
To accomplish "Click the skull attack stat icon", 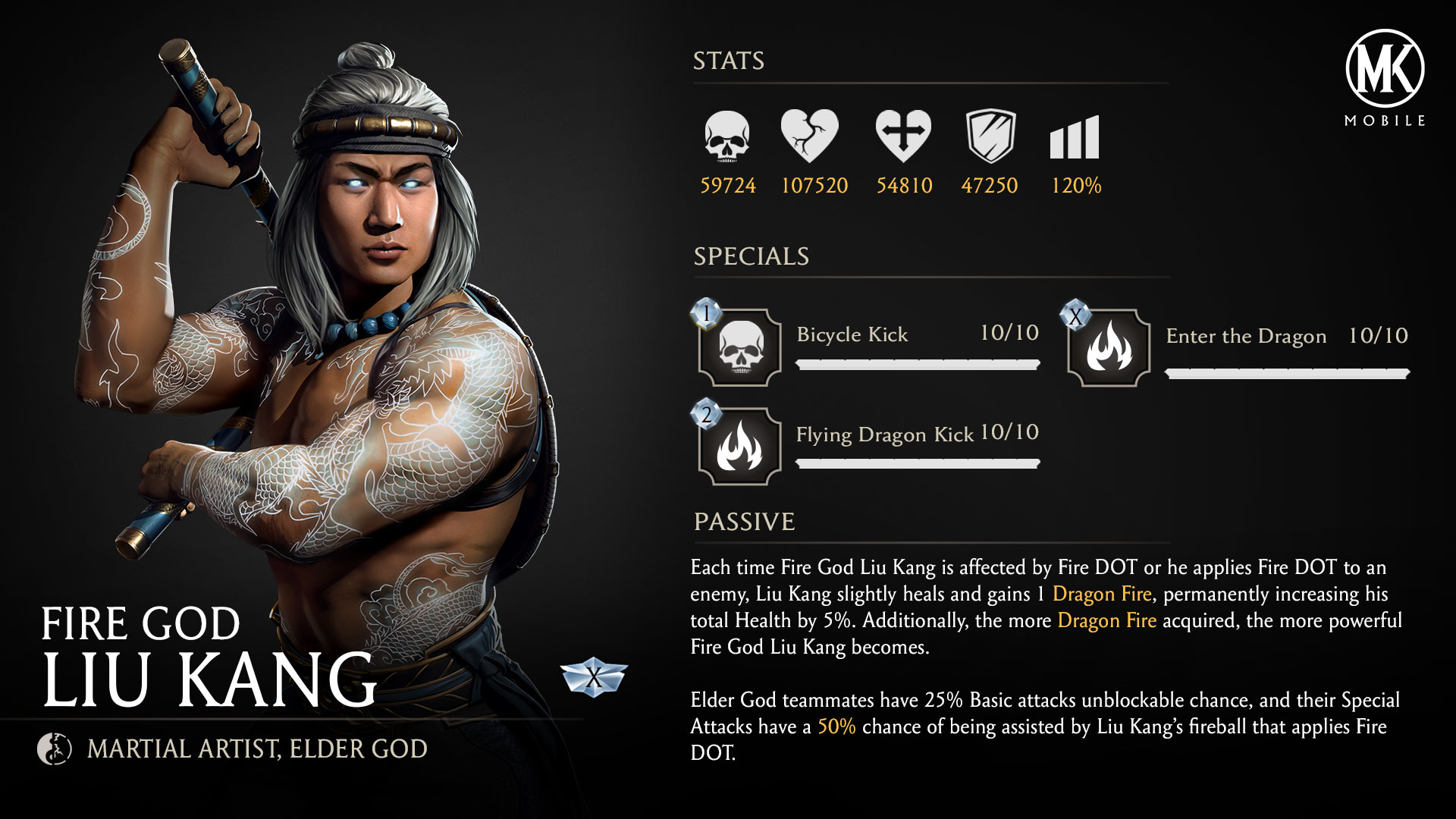I will (726, 136).
